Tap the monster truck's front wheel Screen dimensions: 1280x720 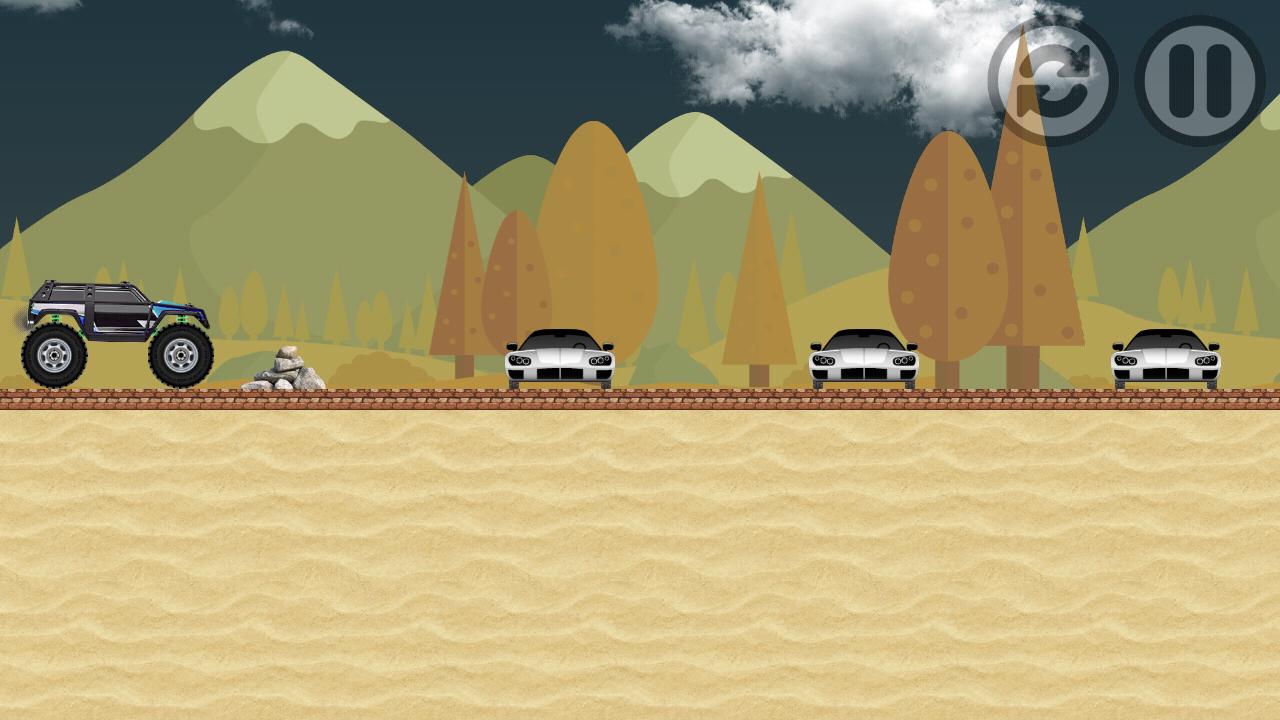180,353
